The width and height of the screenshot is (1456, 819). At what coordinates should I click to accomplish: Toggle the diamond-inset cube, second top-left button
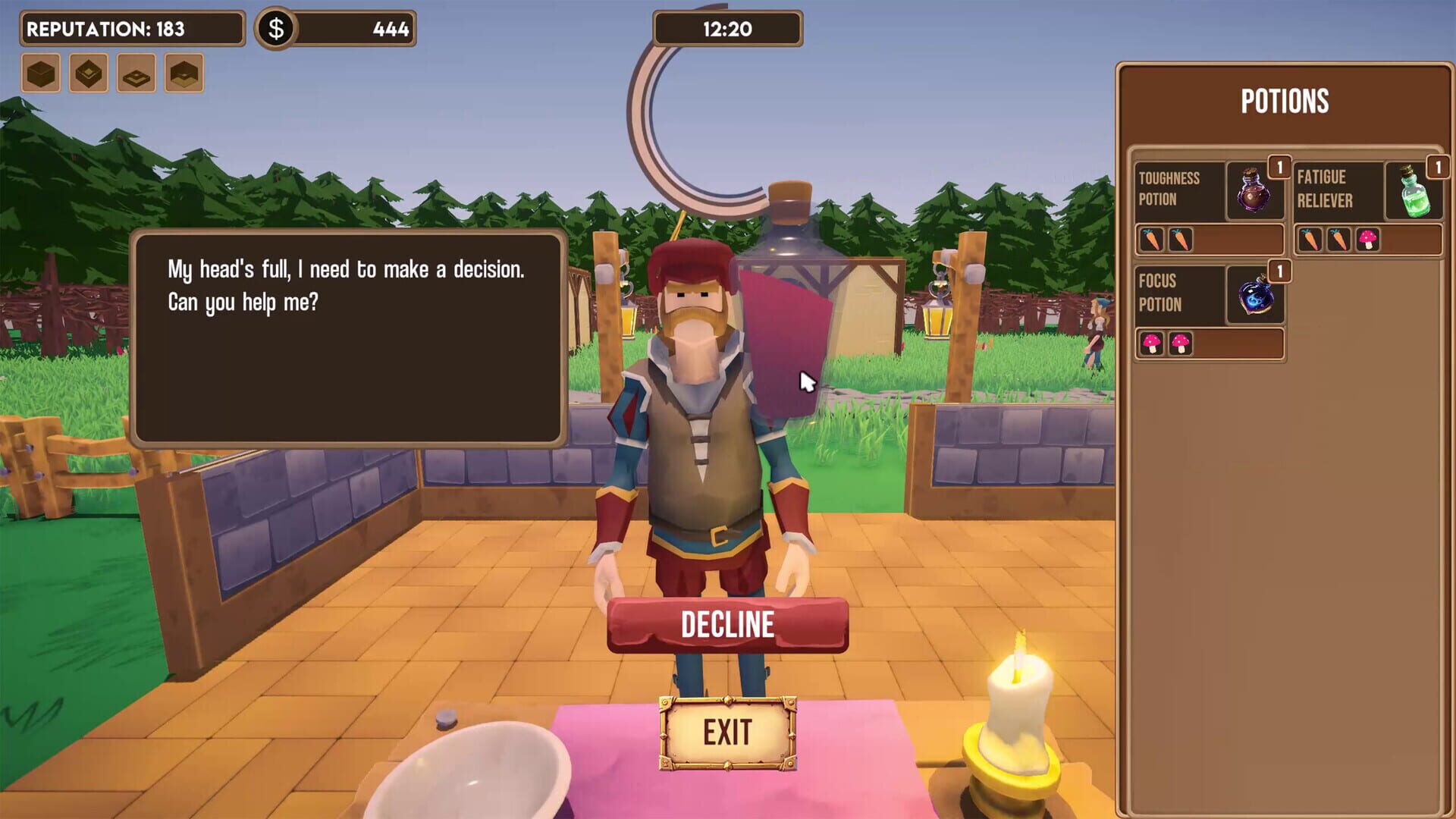click(x=87, y=74)
